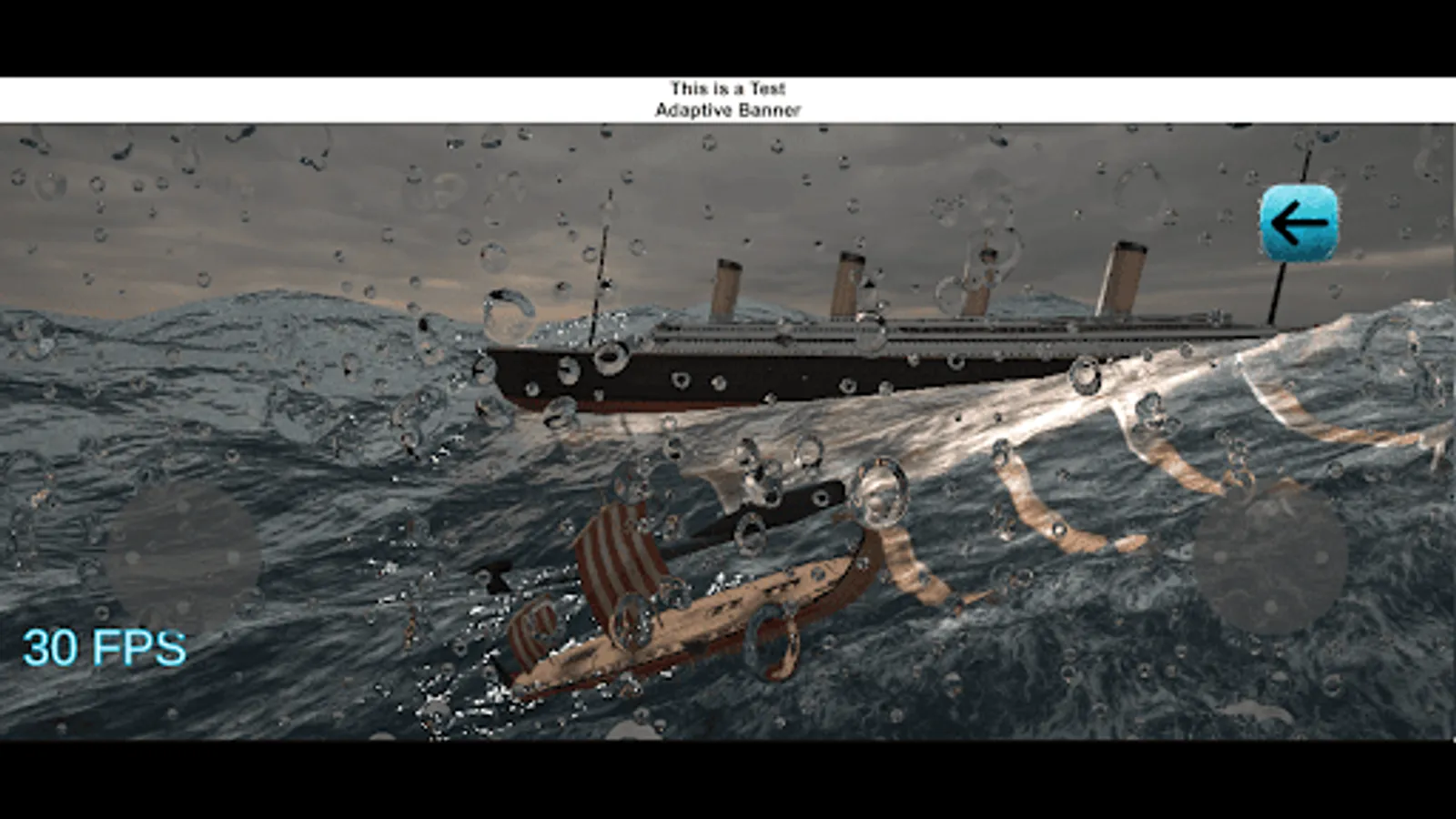Click the 30 FPS counter
This screenshot has width=1456, height=819.
point(103,648)
